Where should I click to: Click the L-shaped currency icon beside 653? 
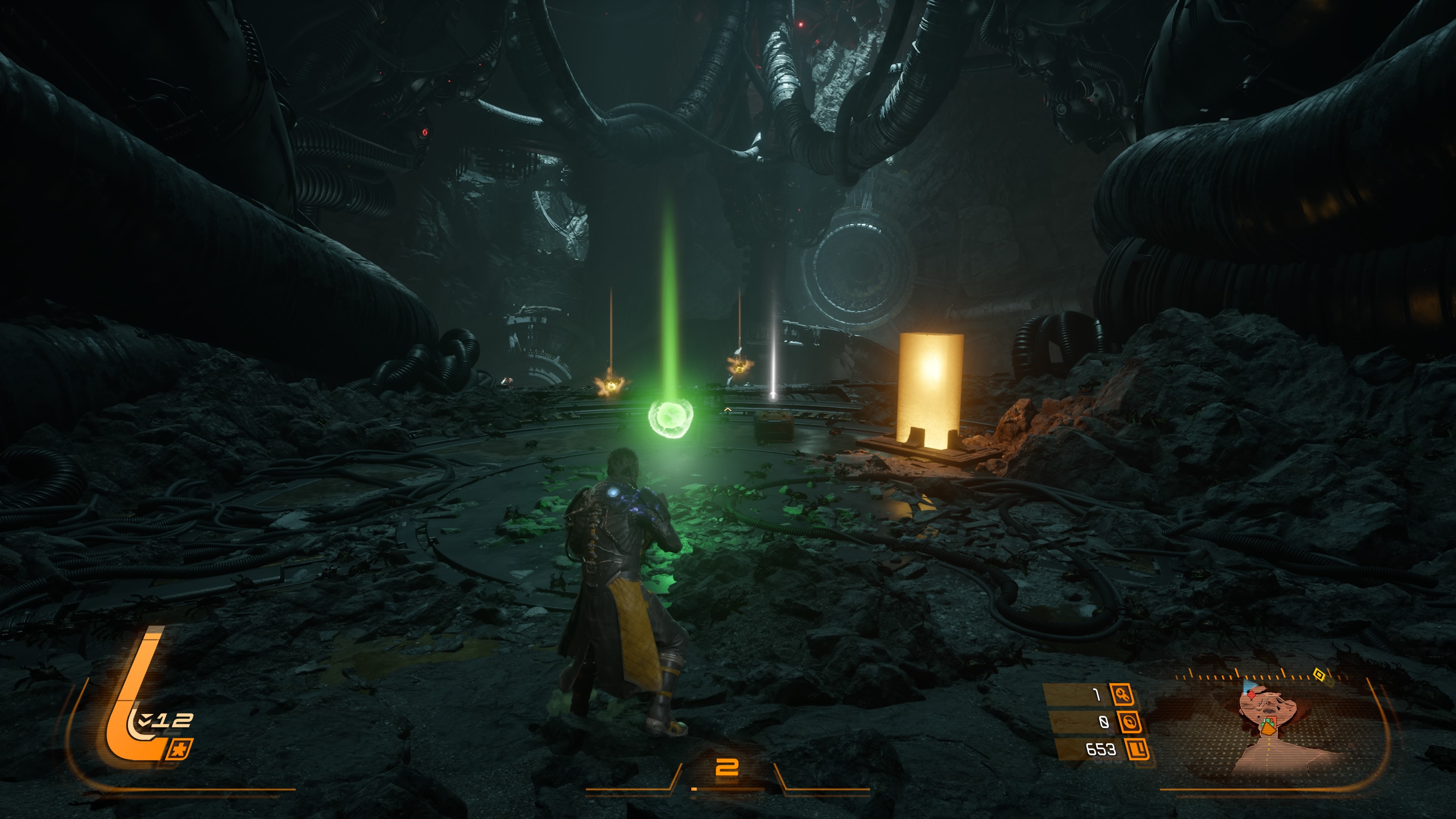pos(1137,750)
